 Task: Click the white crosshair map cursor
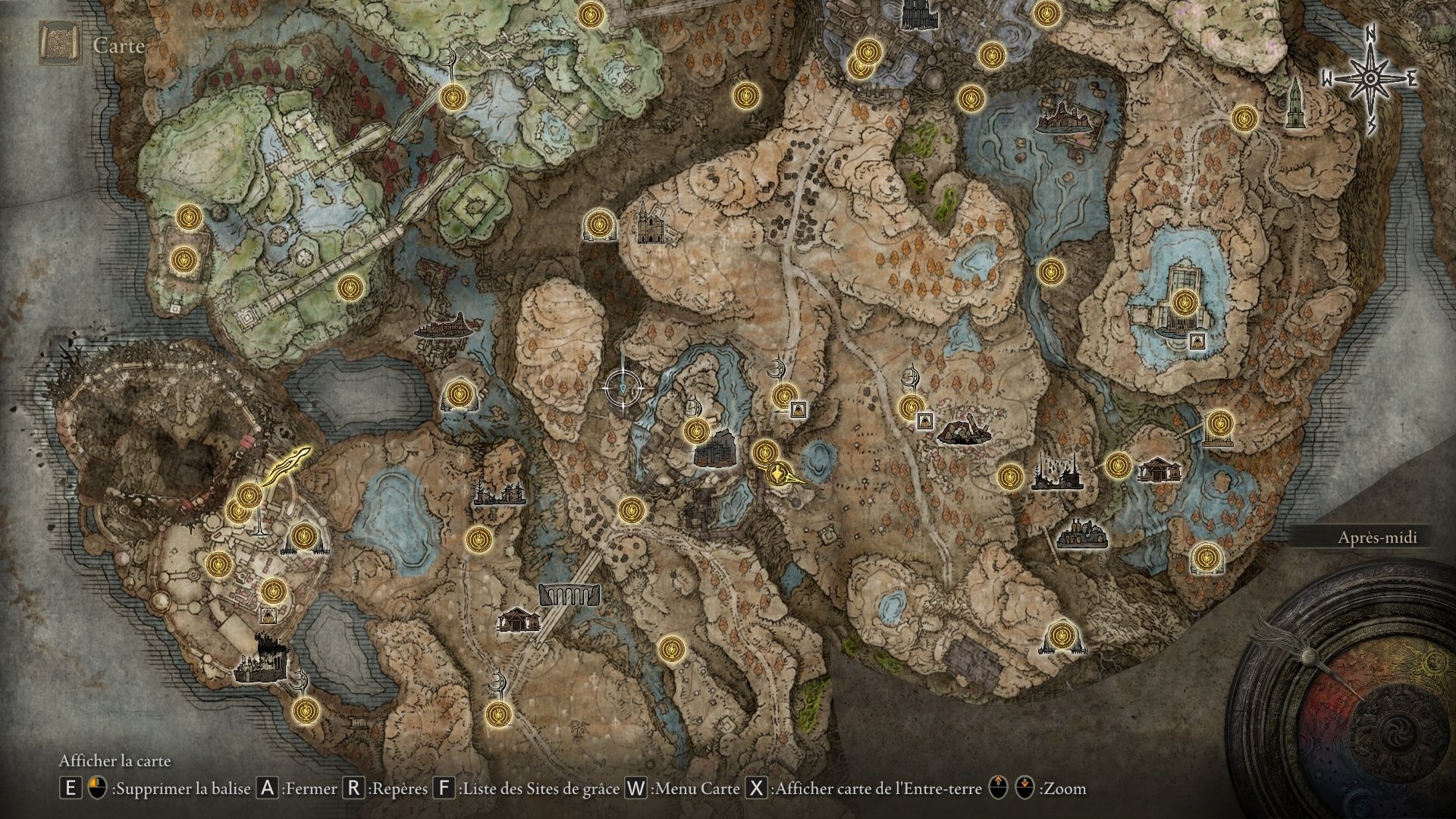(x=623, y=388)
